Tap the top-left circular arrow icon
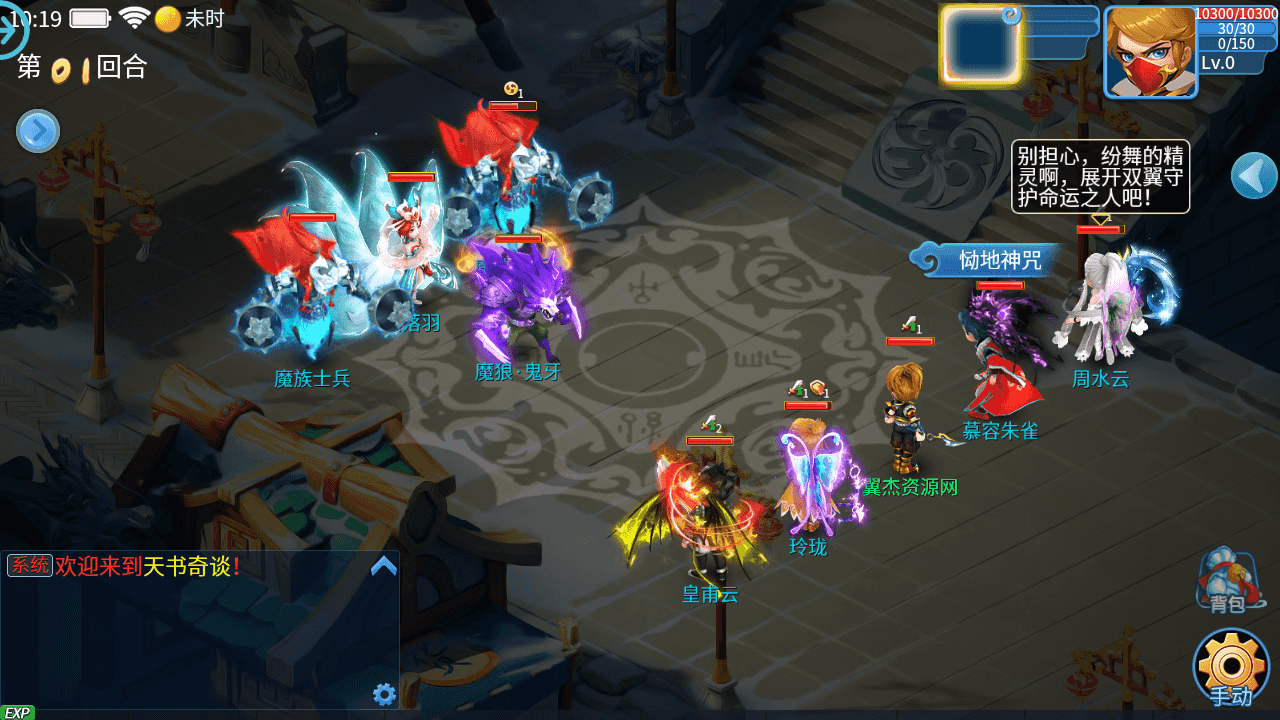The height and width of the screenshot is (720, 1280). (x=10, y=30)
